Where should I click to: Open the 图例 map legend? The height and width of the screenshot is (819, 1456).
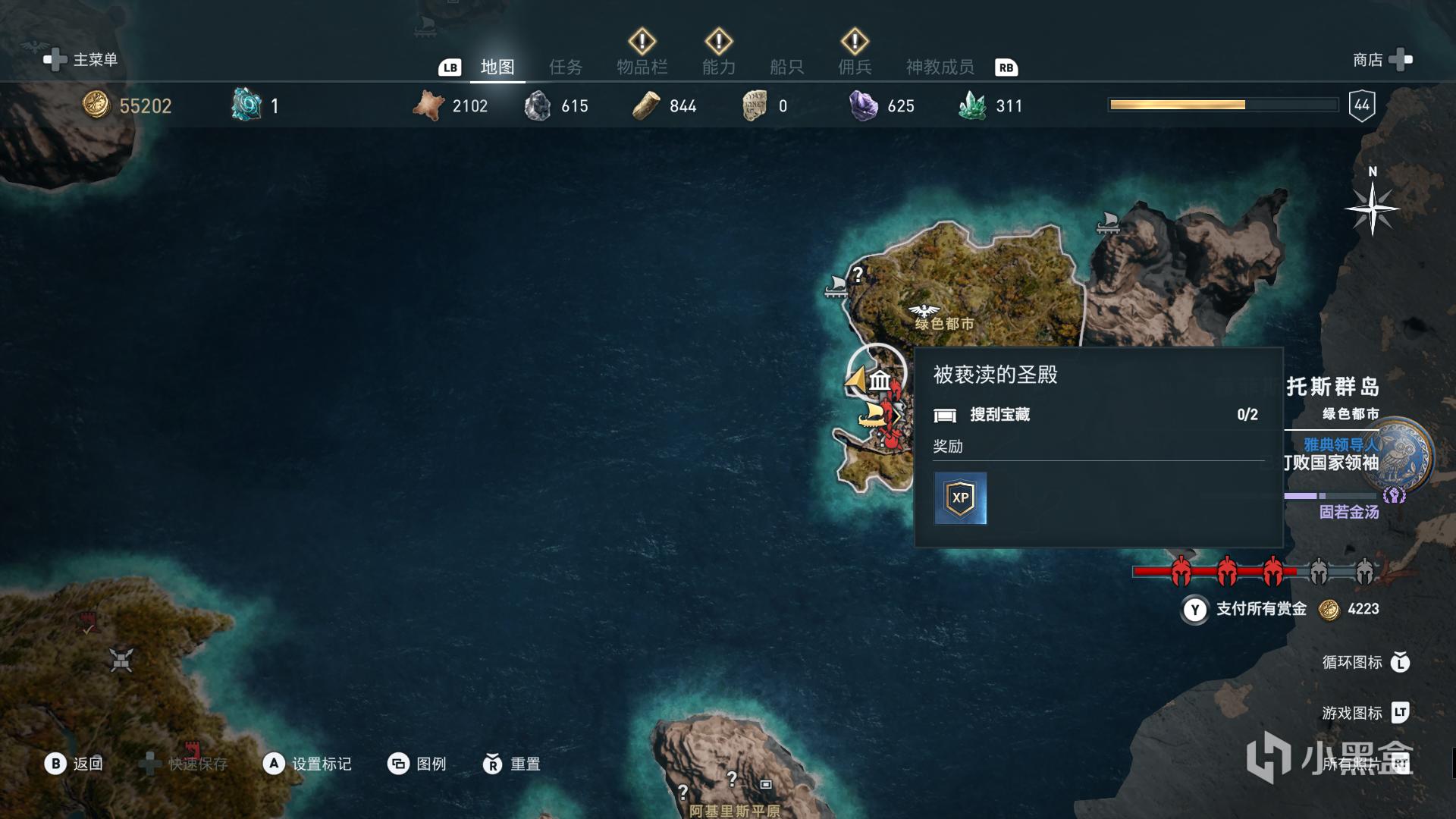click(417, 764)
